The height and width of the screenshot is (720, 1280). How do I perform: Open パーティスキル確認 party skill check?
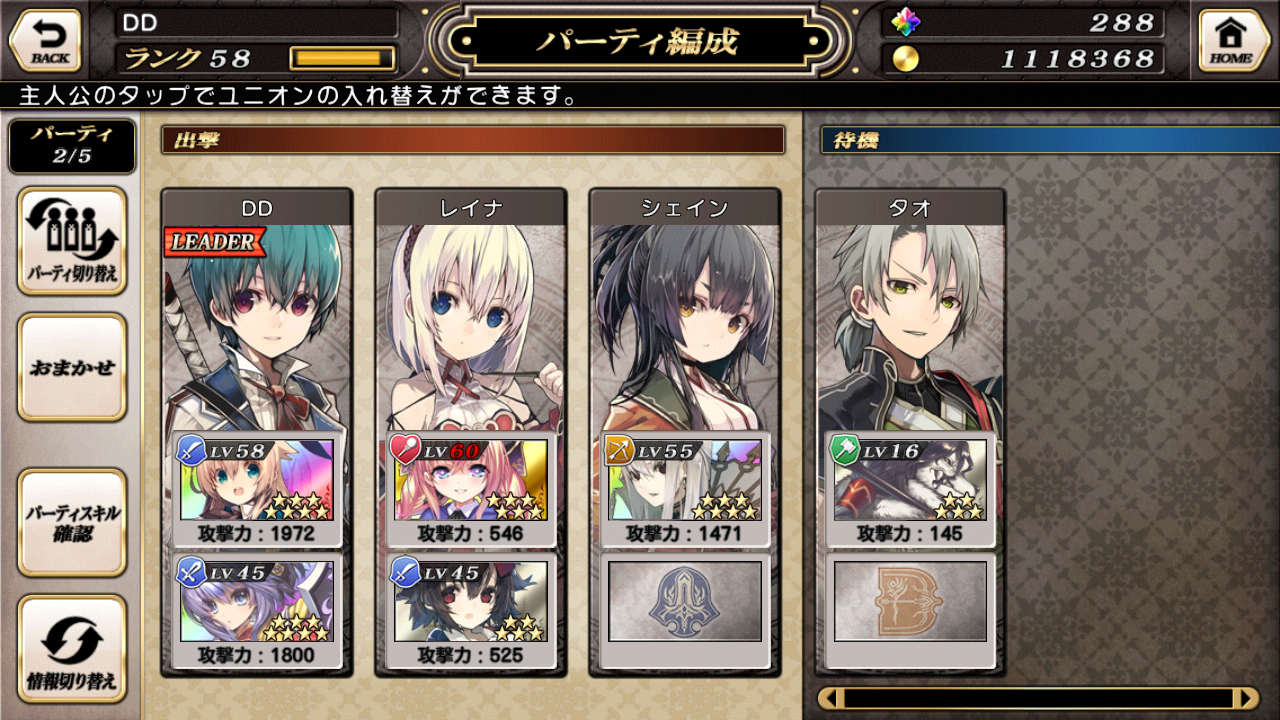(72, 522)
